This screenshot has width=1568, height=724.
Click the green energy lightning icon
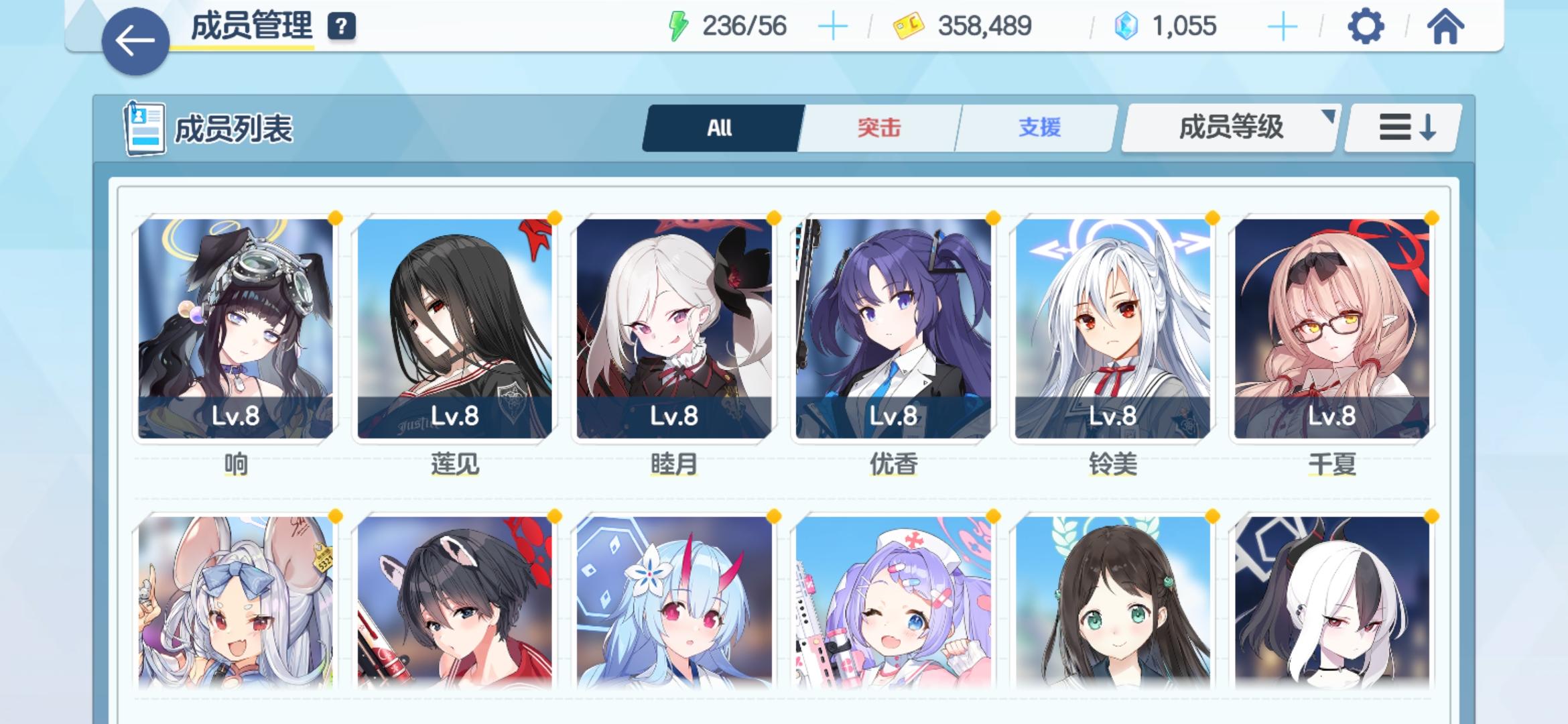coord(678,25)
